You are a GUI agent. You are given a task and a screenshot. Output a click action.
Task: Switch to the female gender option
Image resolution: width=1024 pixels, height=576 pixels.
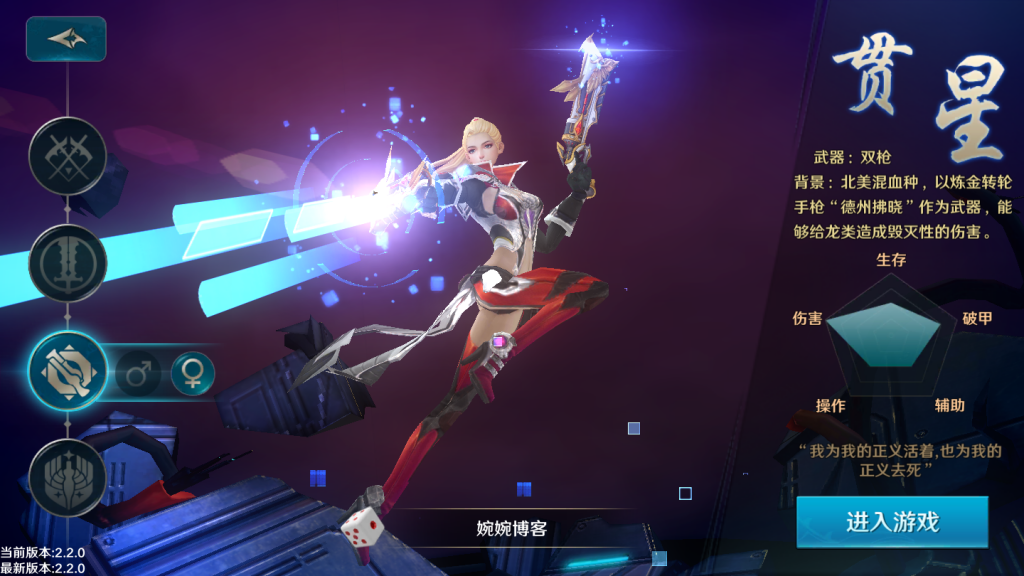[192, 373]
